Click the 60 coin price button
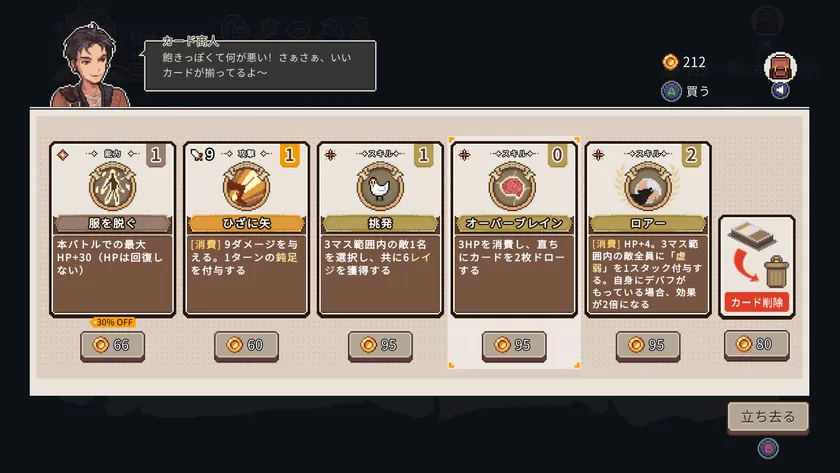The image size is (840, 473). coord(246,345)
